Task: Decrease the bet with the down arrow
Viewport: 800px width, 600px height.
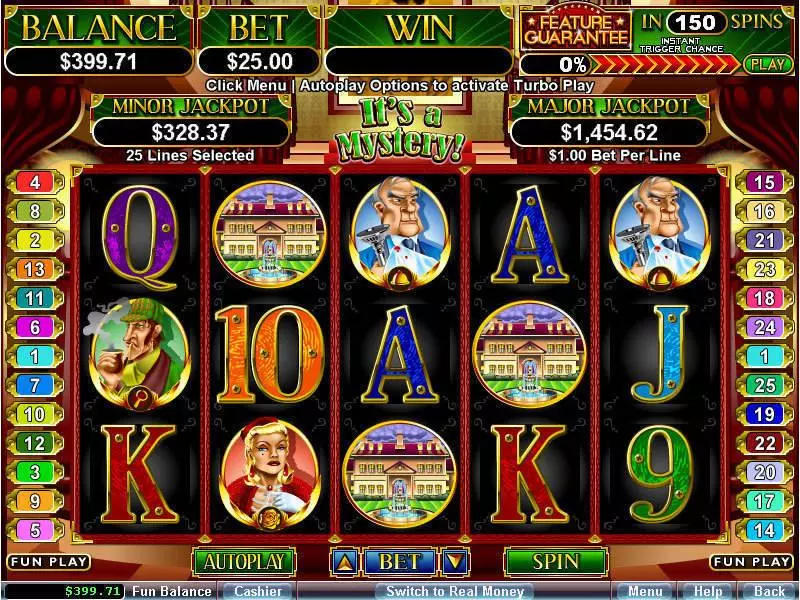Action: 455,562
